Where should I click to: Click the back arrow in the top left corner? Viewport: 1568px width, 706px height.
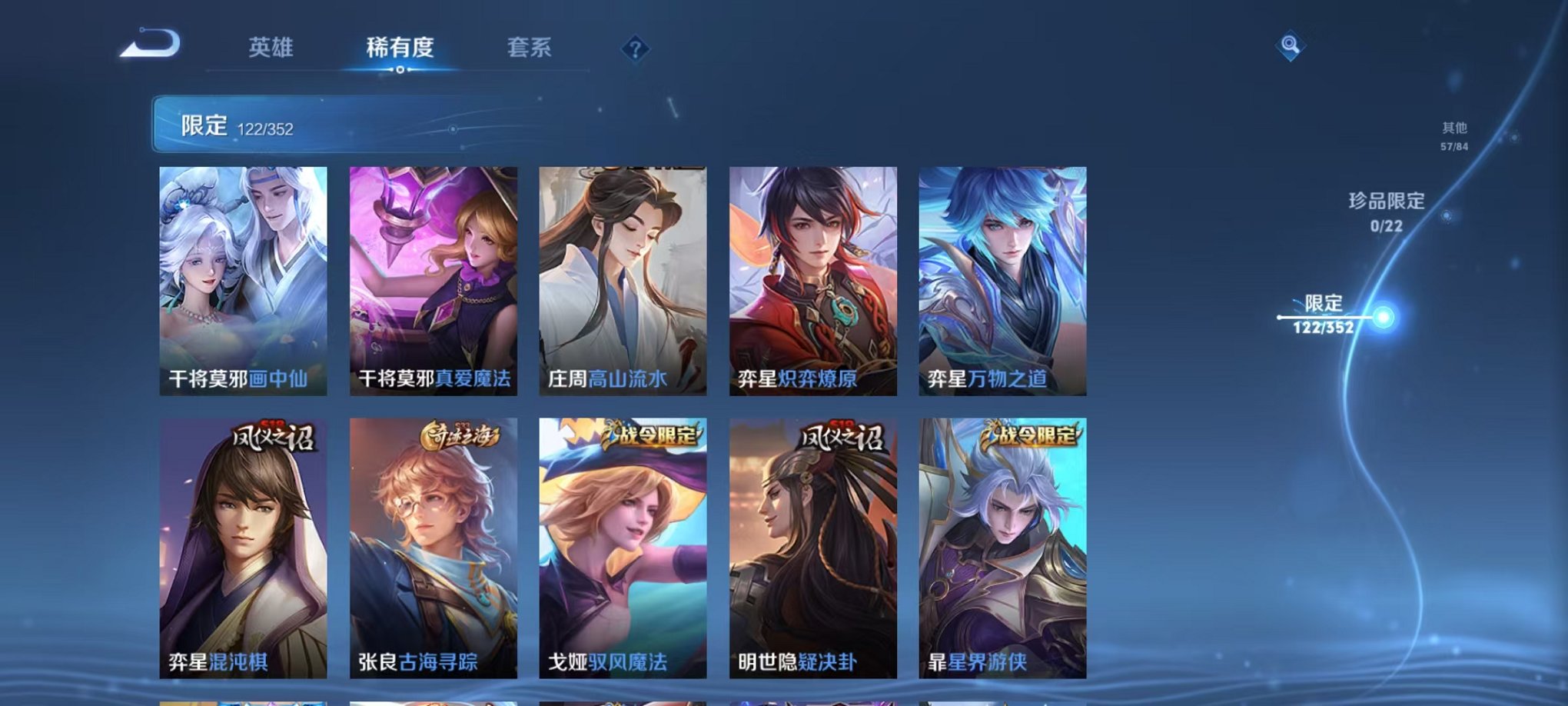coord(151,44)
